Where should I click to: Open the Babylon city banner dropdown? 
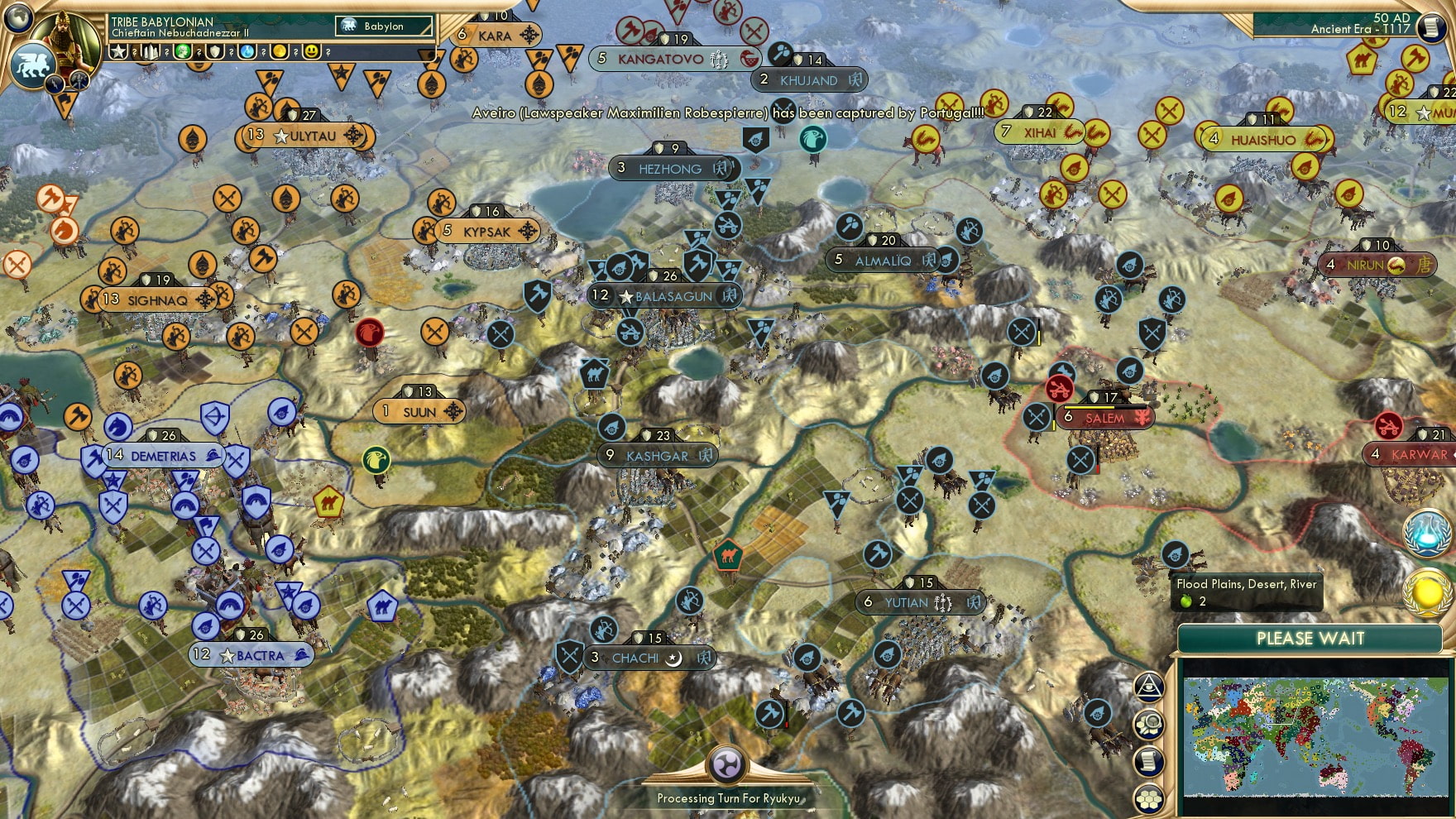(385, 26)
